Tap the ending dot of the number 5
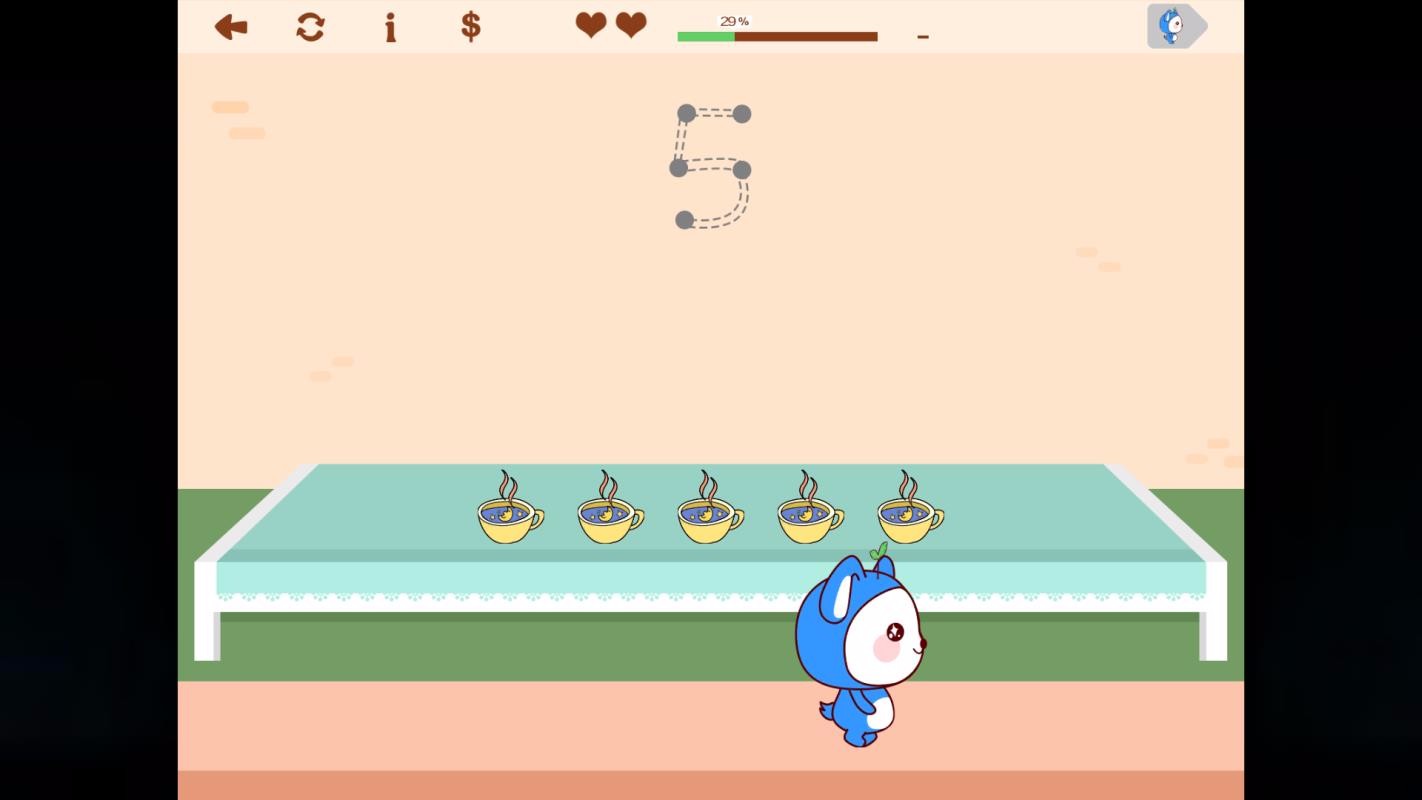Screen dimensions: 1422x800 click(x=684, y=219)
